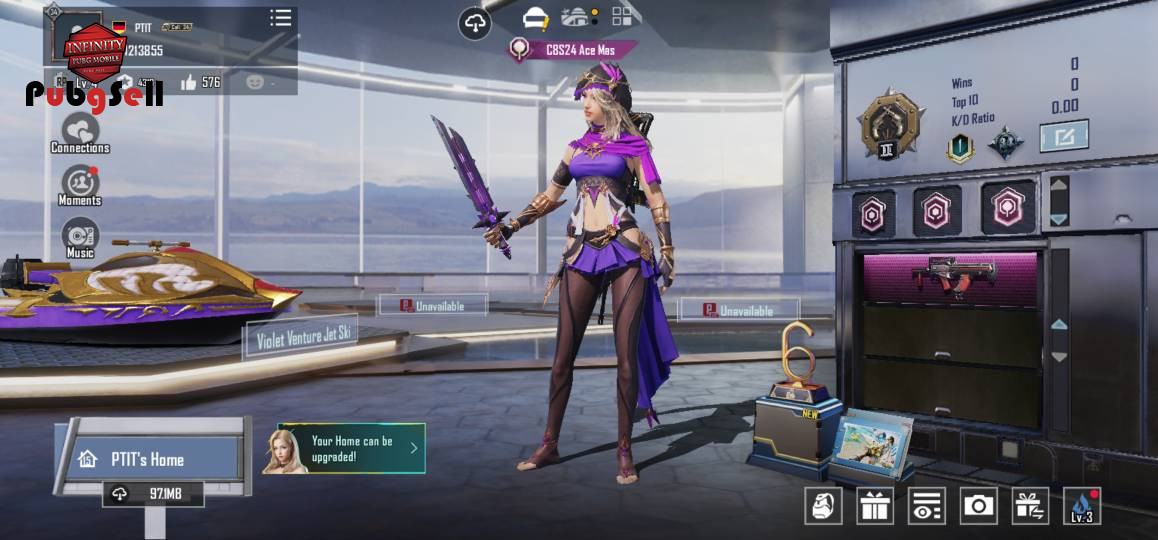Open the Music player icon
Viewport: 1158px width, 540px height.
click(x=80, y=238)
